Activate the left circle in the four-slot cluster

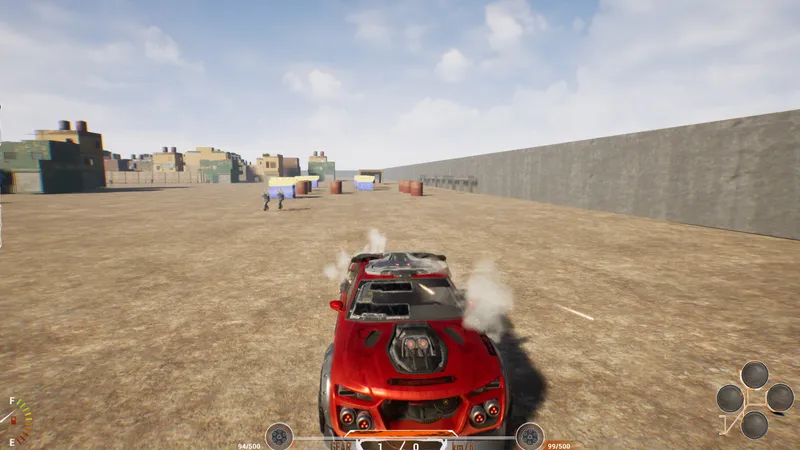(731, 399)
